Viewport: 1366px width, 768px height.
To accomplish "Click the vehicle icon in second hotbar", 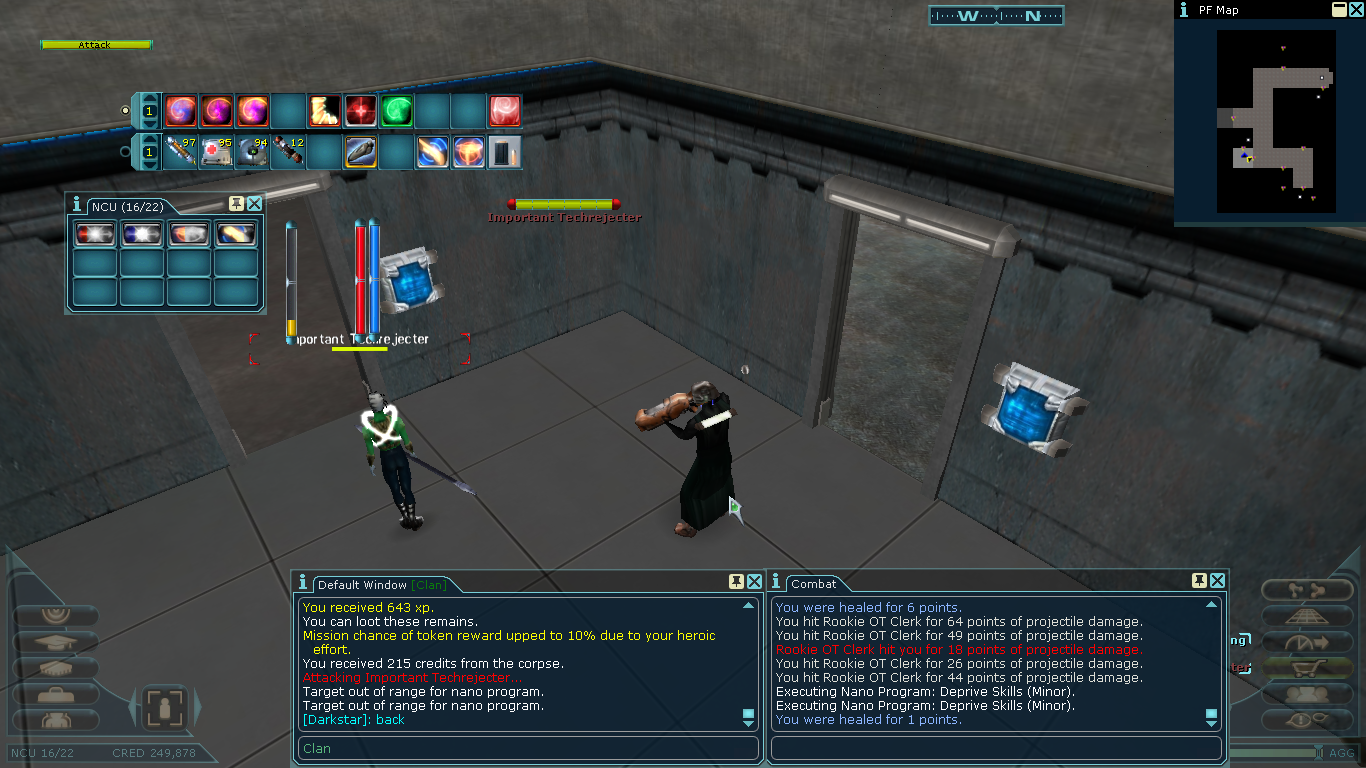I will [361, 152].
